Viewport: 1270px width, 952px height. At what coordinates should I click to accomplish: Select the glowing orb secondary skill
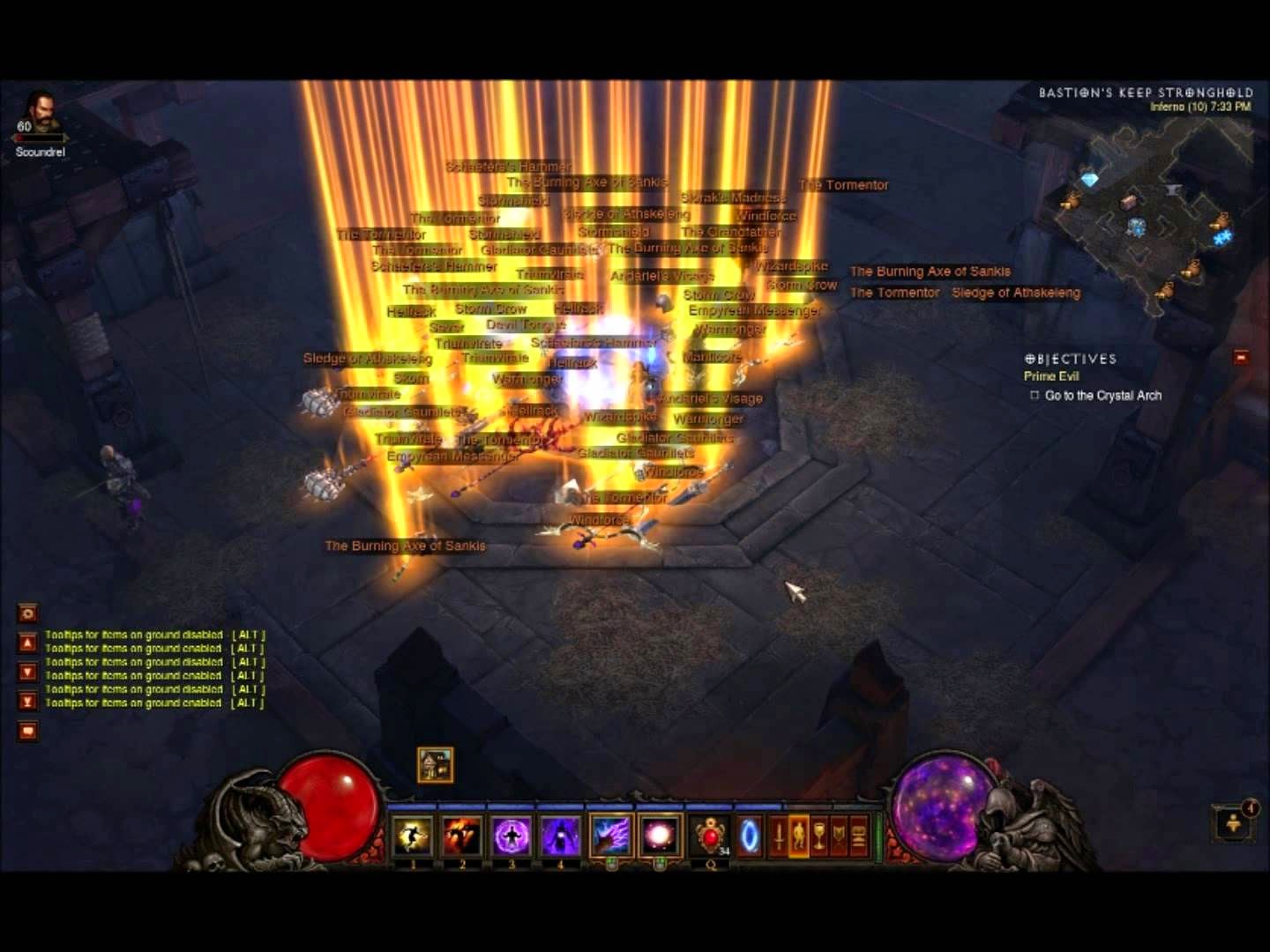click(660, 835)
